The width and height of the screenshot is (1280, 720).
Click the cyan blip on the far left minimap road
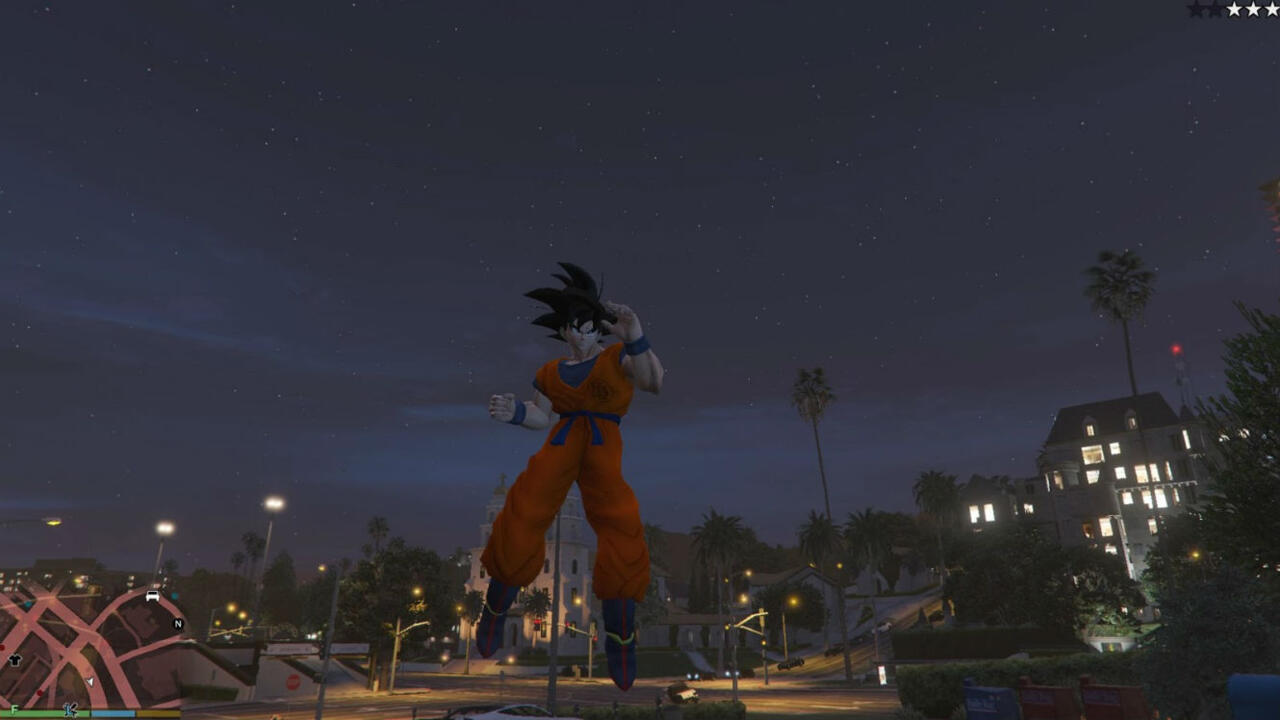29,604
